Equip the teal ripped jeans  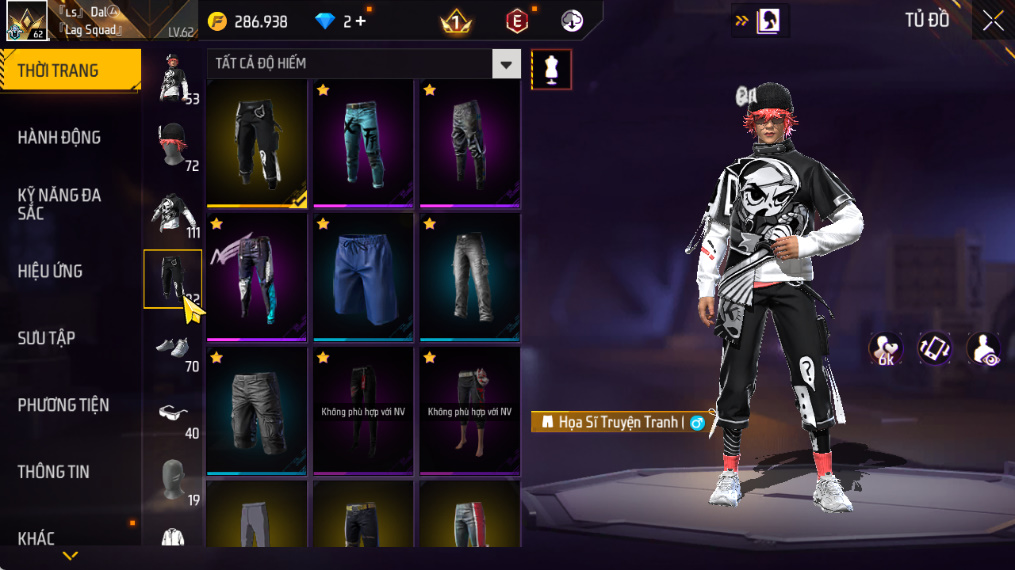coord(362,142)
